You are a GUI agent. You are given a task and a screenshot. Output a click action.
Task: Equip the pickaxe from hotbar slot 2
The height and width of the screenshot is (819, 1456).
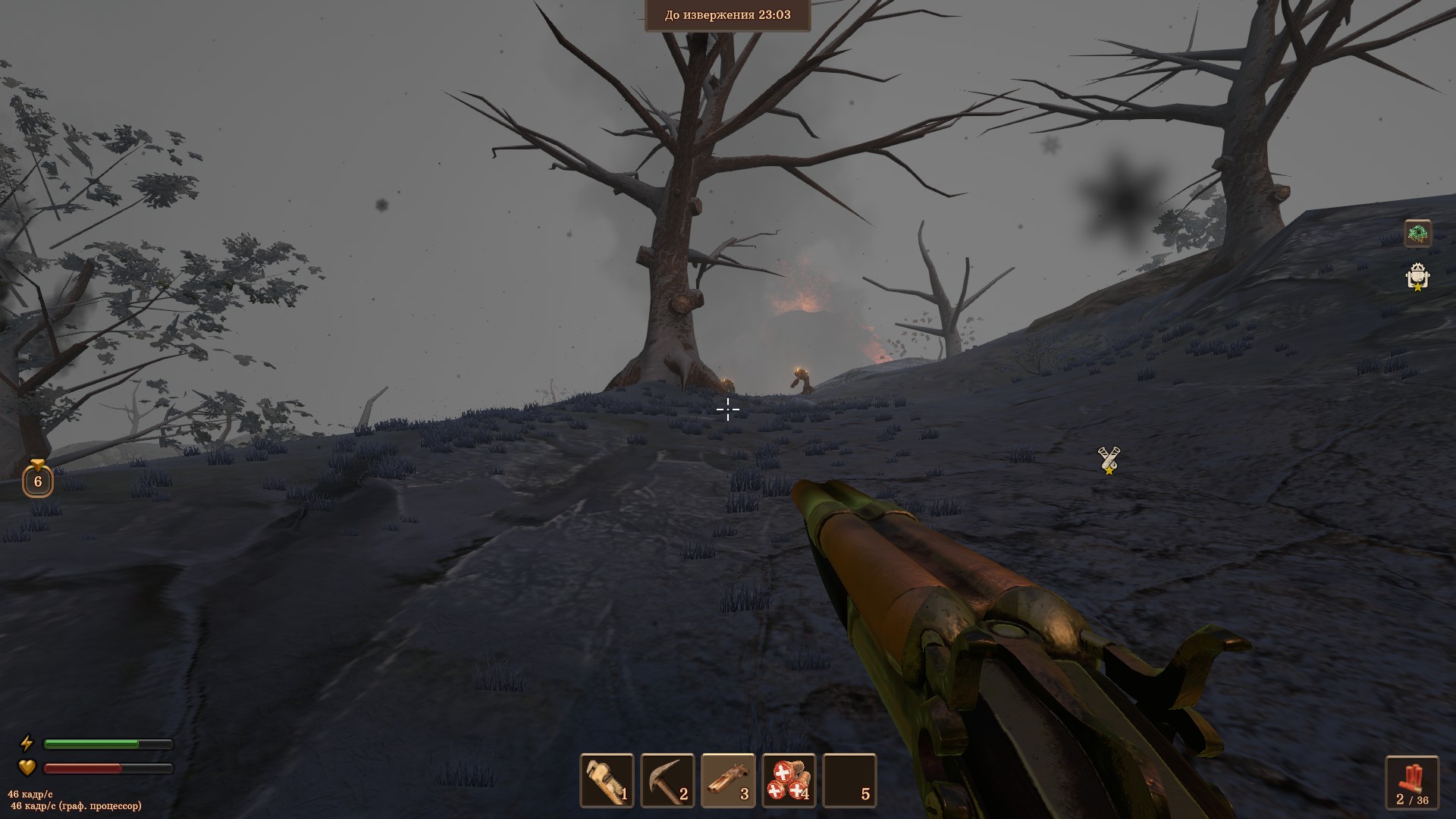pos(667,780)
